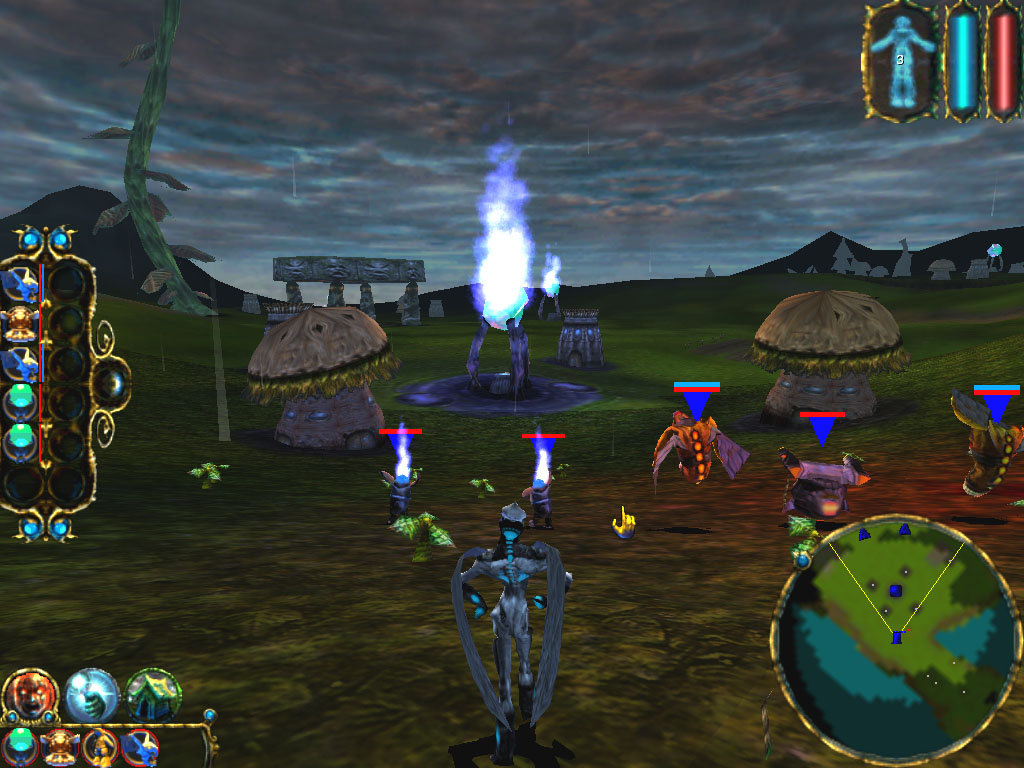The width and height of the screenshot is (1024, 768).
Task: Select the green tent structures tab
Action: [x=154, y=695]
